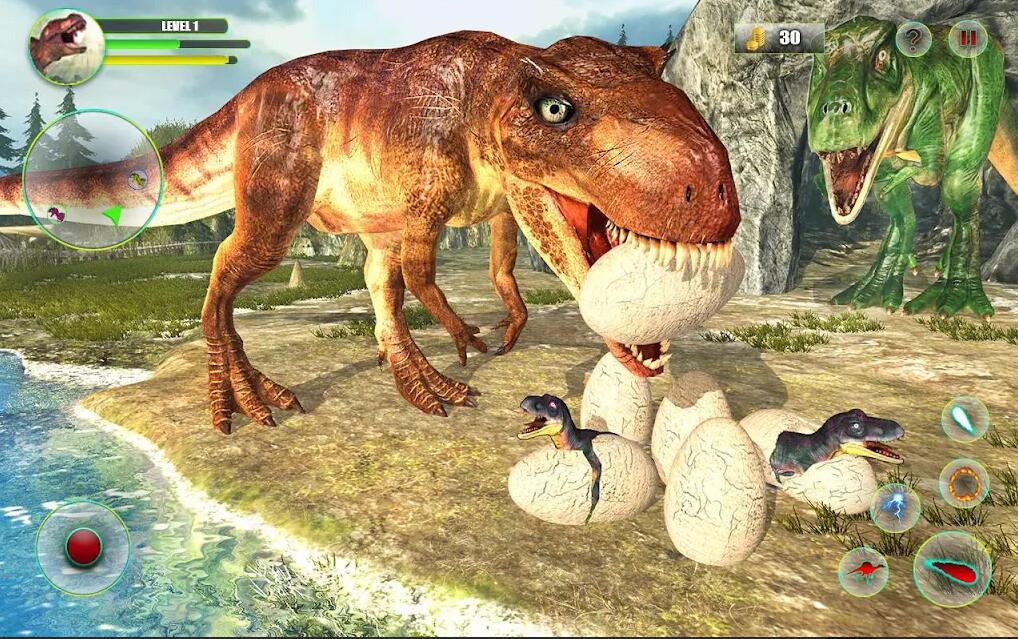Open the question mark help button
The height and width of the screenshot is (639, 1018).
pos(913,39)
